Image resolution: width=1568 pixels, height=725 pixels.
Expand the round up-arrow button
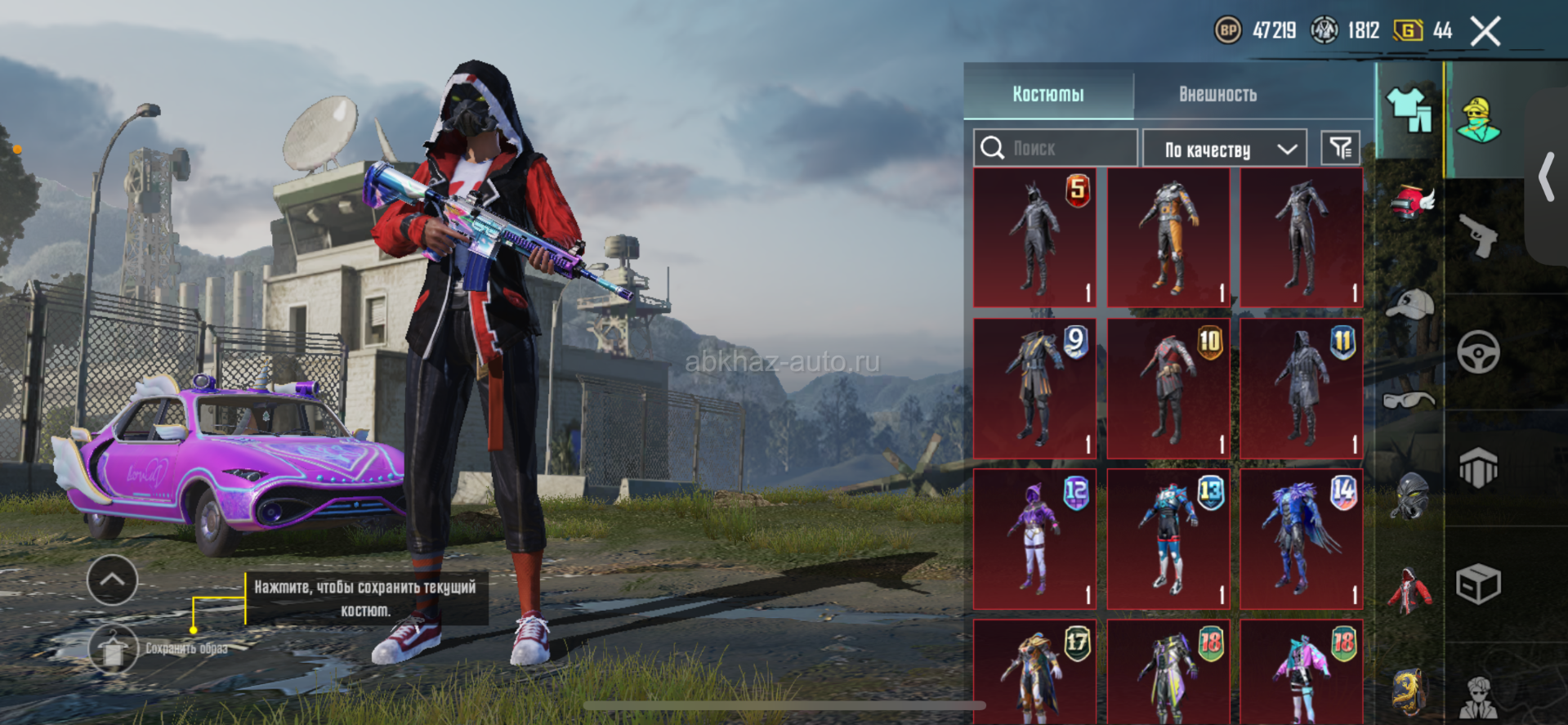click(112, 580)
